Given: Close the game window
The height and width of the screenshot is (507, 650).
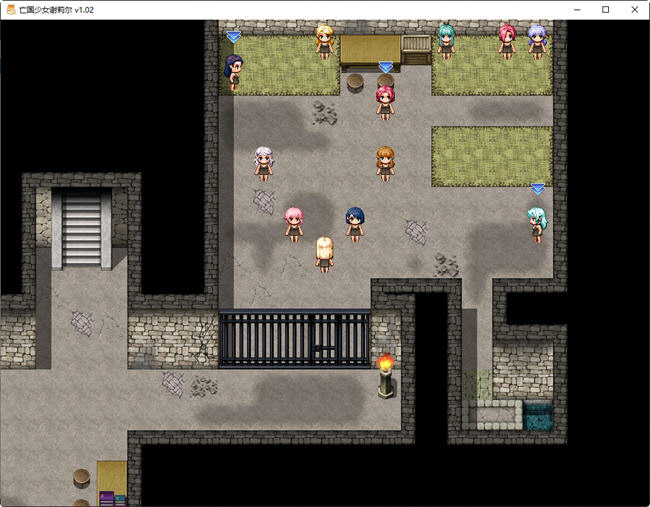Looking at the screenshot, I should 633,9.
